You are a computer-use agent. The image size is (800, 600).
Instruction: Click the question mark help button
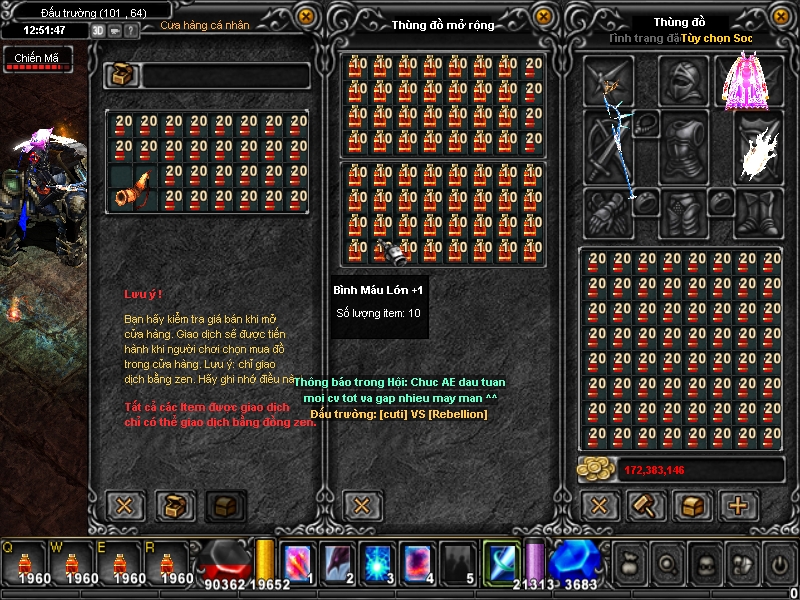coord(130,30)
